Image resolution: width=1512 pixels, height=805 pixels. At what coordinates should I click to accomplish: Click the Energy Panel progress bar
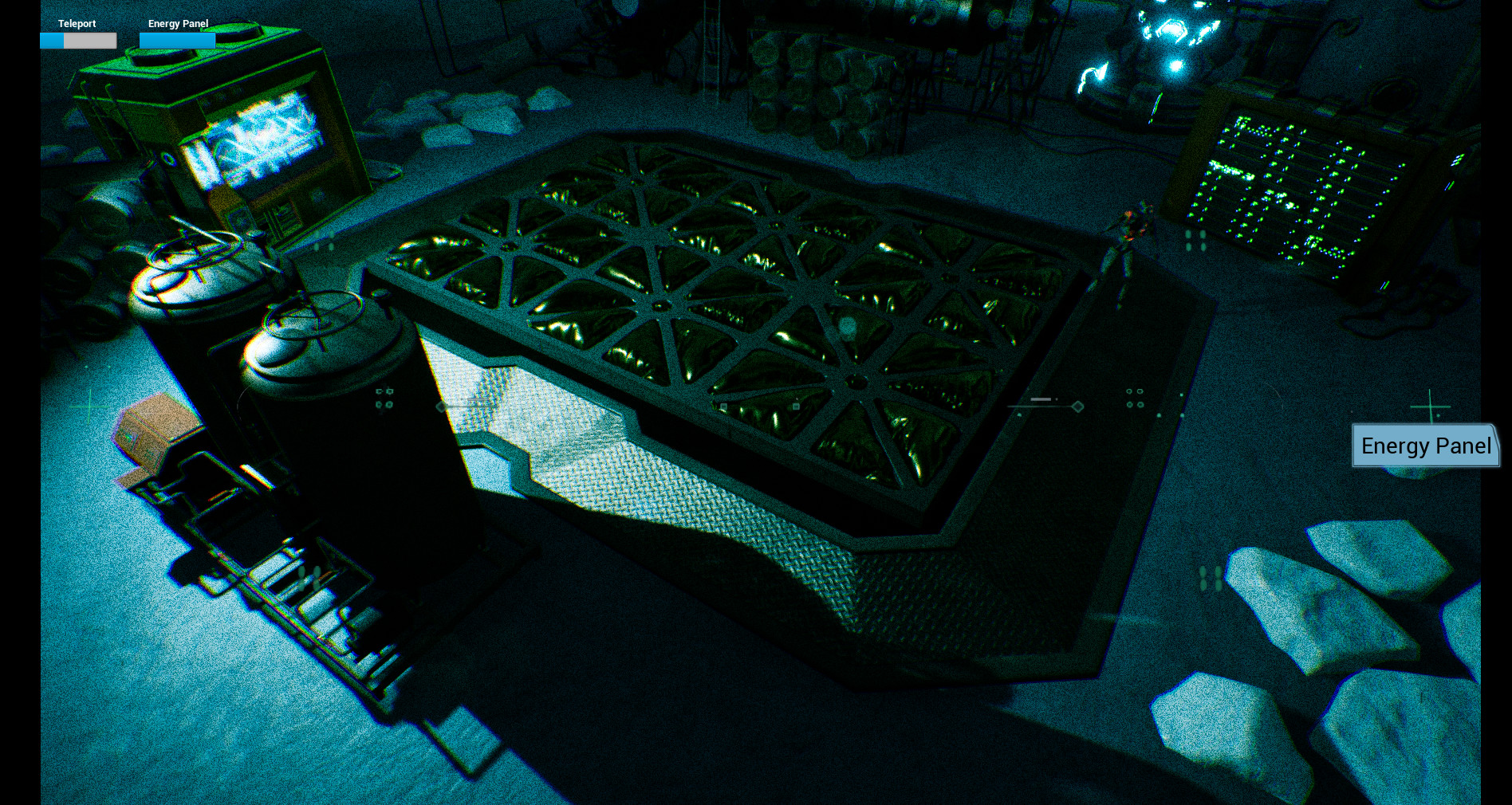(177, 40)
